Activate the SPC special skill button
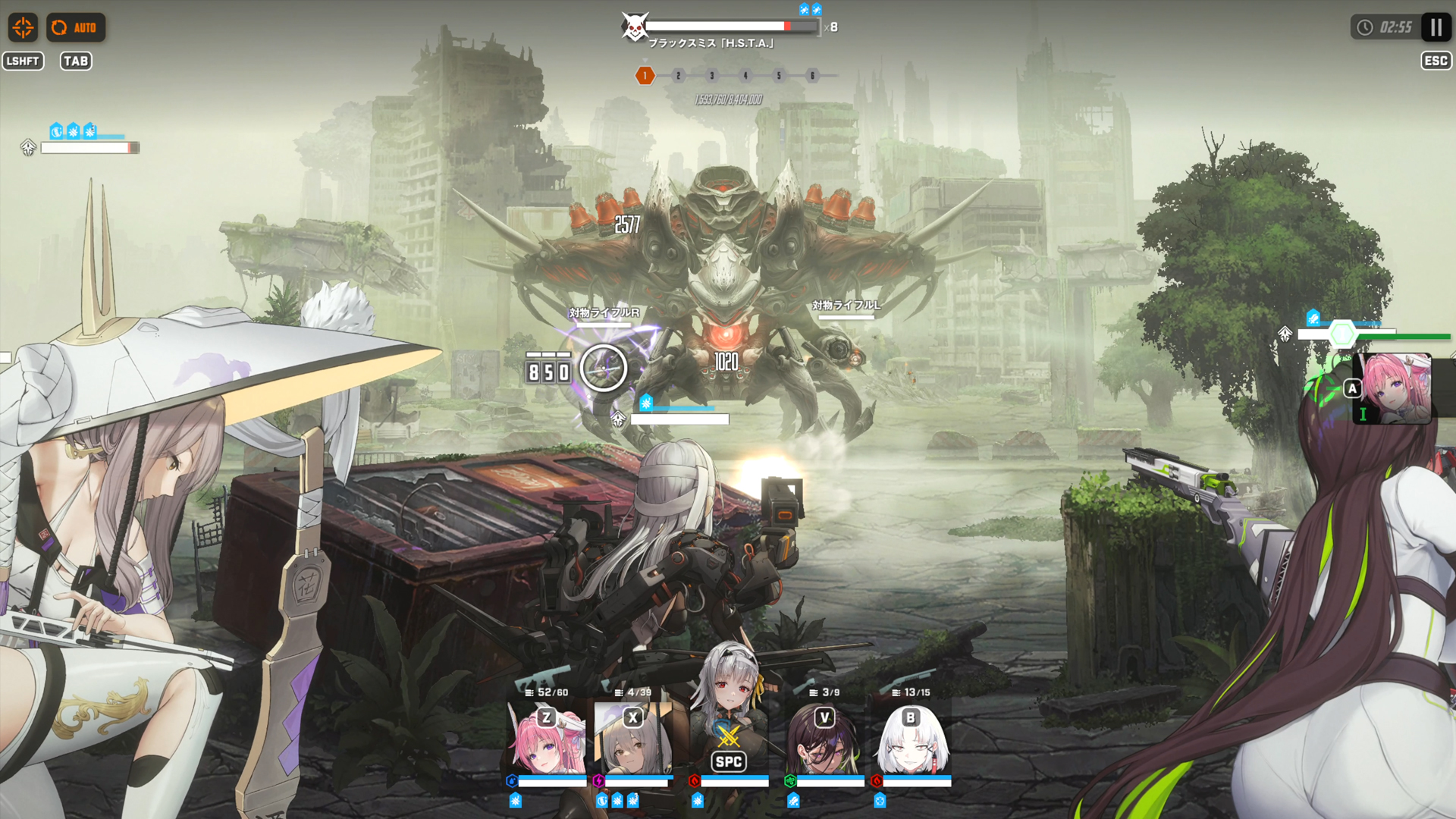1456x819 pixels. pyautogui.click(x=727, y=762)
